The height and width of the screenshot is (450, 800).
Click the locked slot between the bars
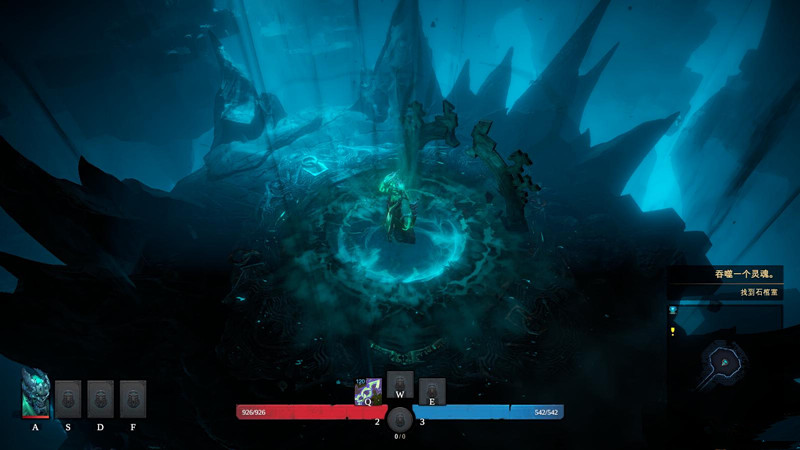(400, 420)
